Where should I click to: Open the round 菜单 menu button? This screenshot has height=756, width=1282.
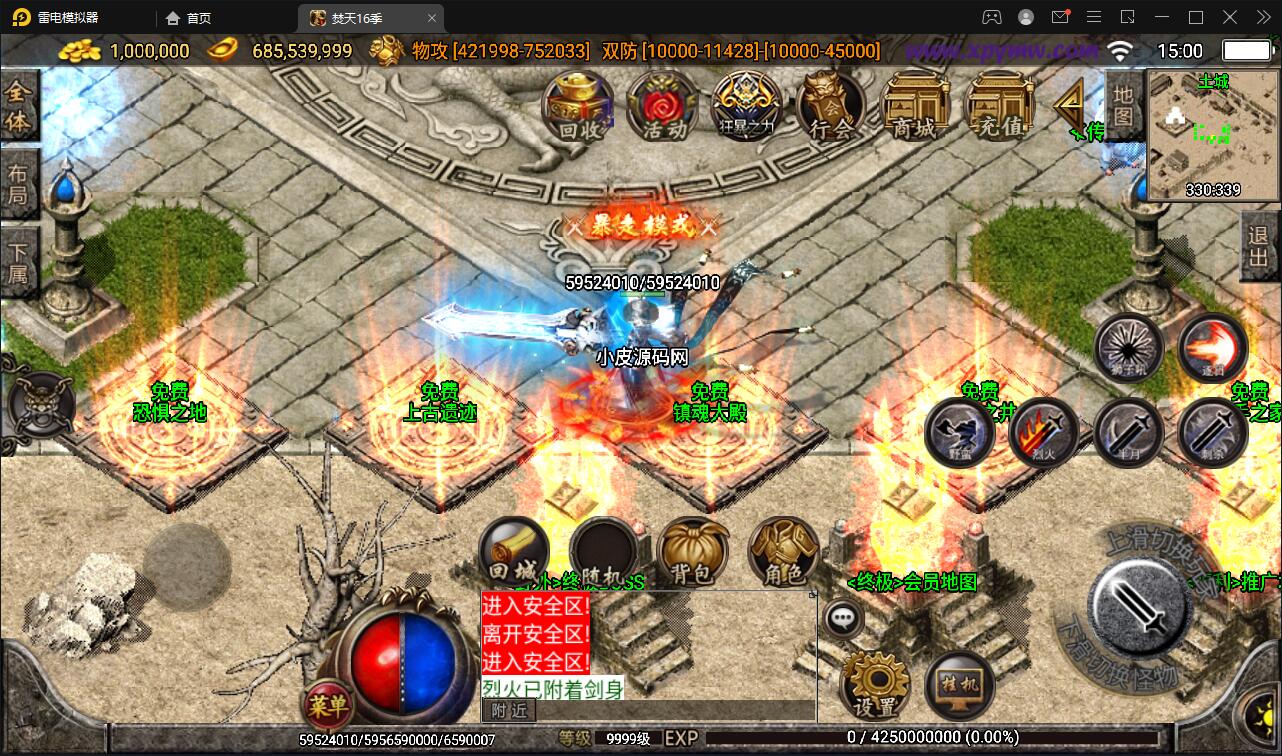coord(327,706)
